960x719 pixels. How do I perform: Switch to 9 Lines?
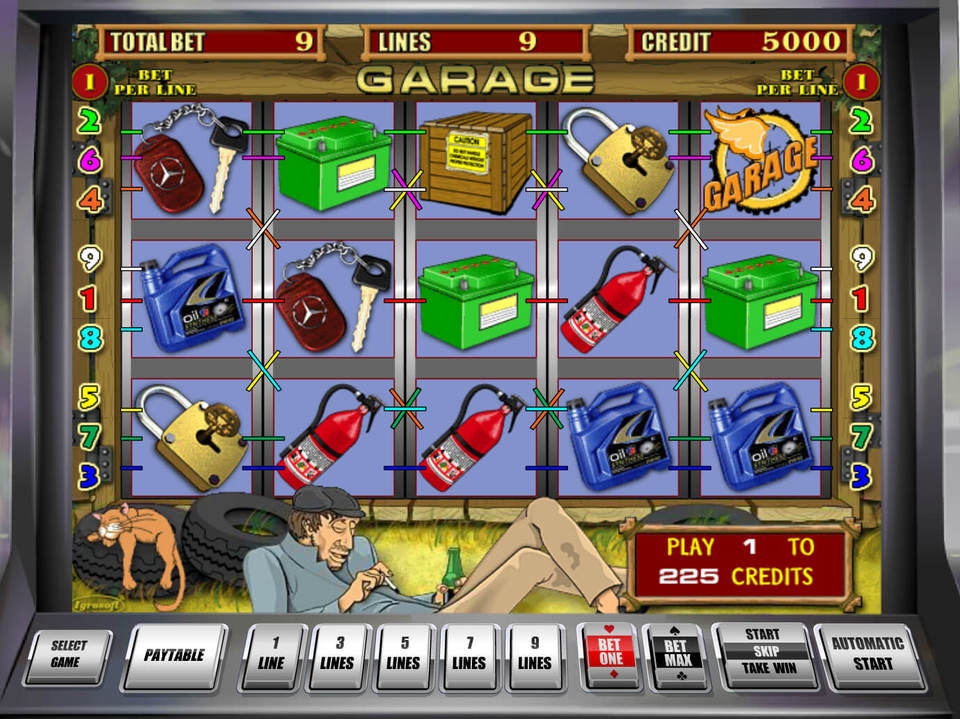click(x=535, y=656)
